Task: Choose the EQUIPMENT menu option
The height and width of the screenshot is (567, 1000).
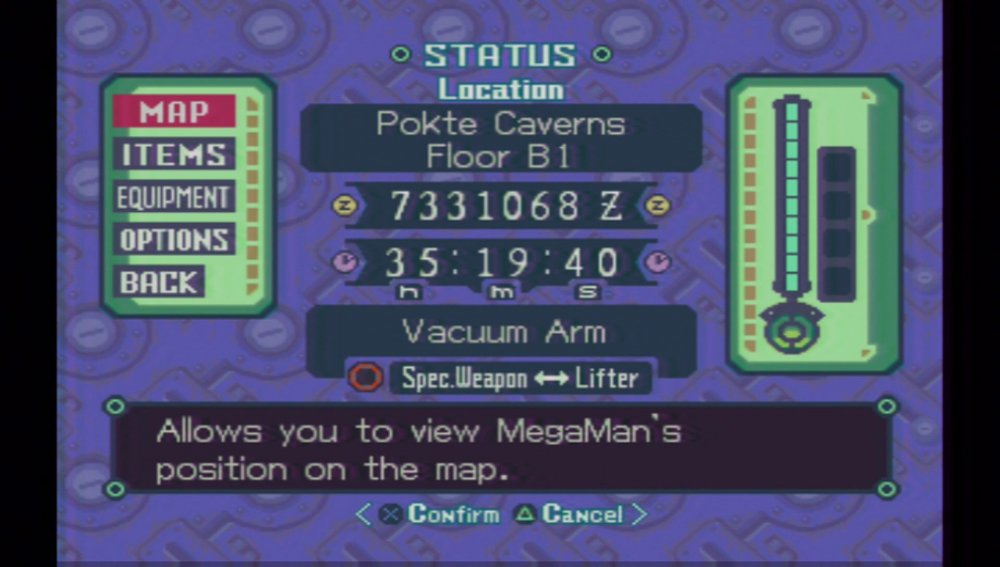Action: 173,197
